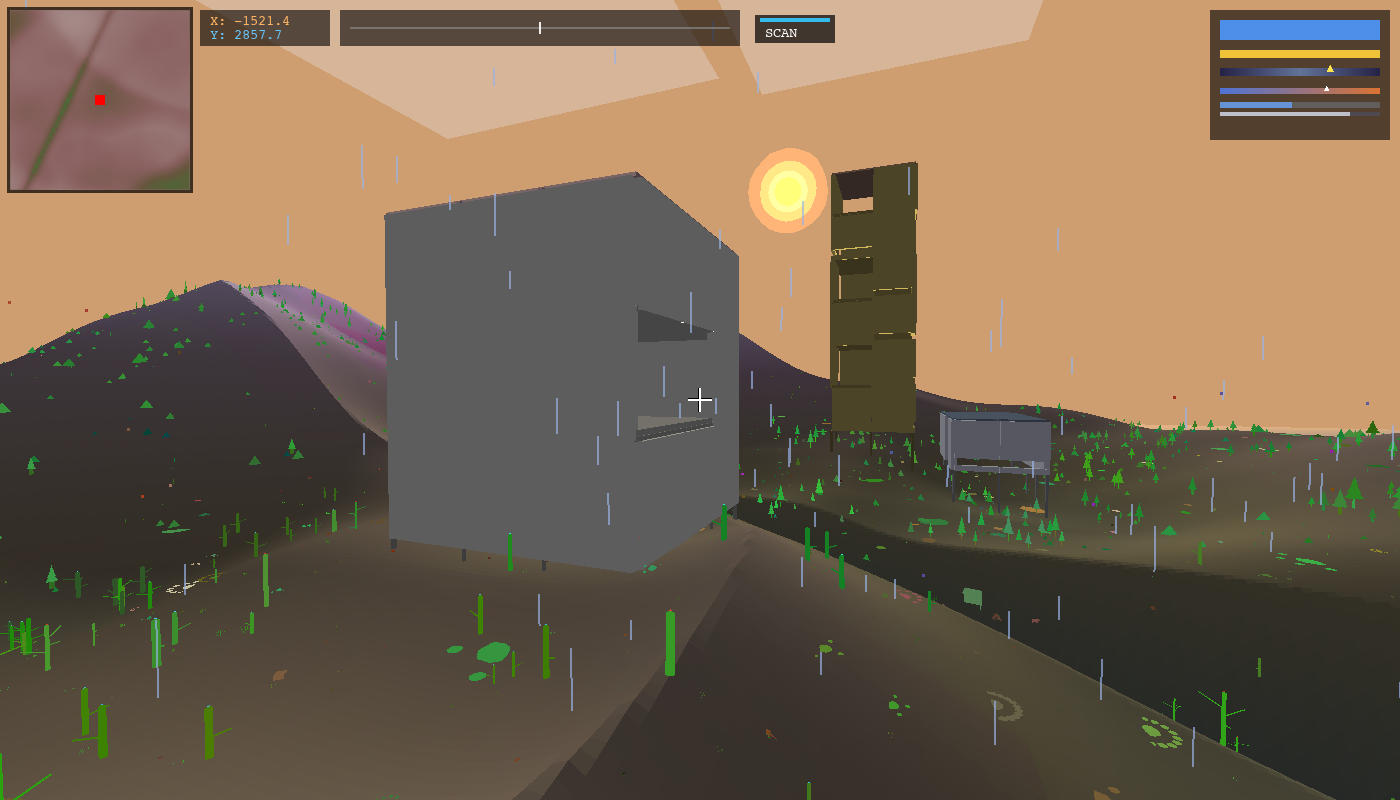
Task: Click the Y coordinate readout
Action: click(x=247, y=36)
